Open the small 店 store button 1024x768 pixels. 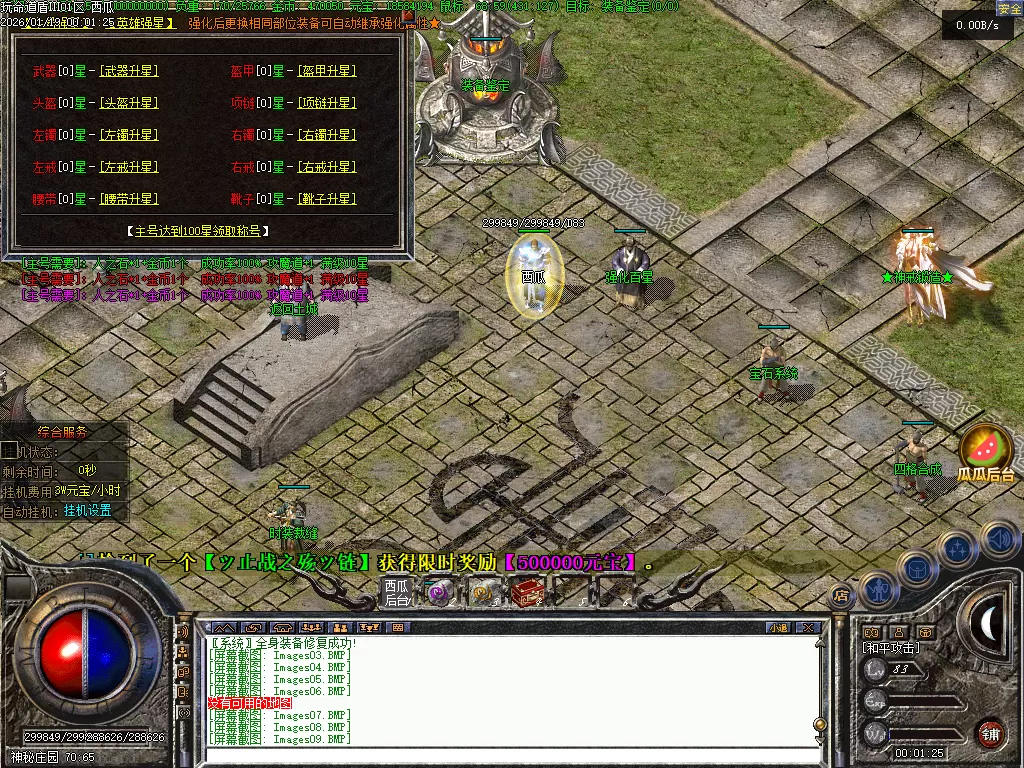click(x=841, y=596)
